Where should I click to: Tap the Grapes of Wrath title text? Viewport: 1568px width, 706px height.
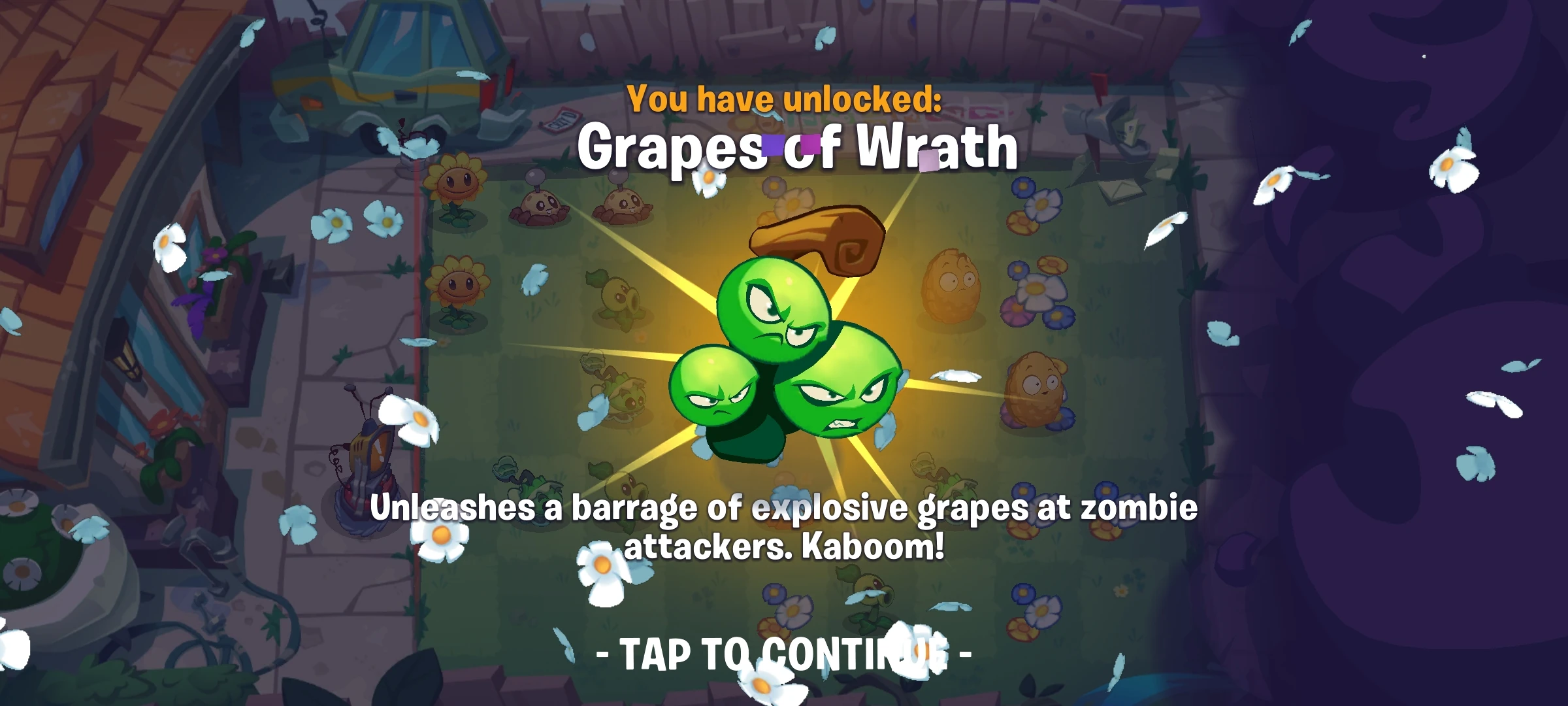click(x=798, y=149)
